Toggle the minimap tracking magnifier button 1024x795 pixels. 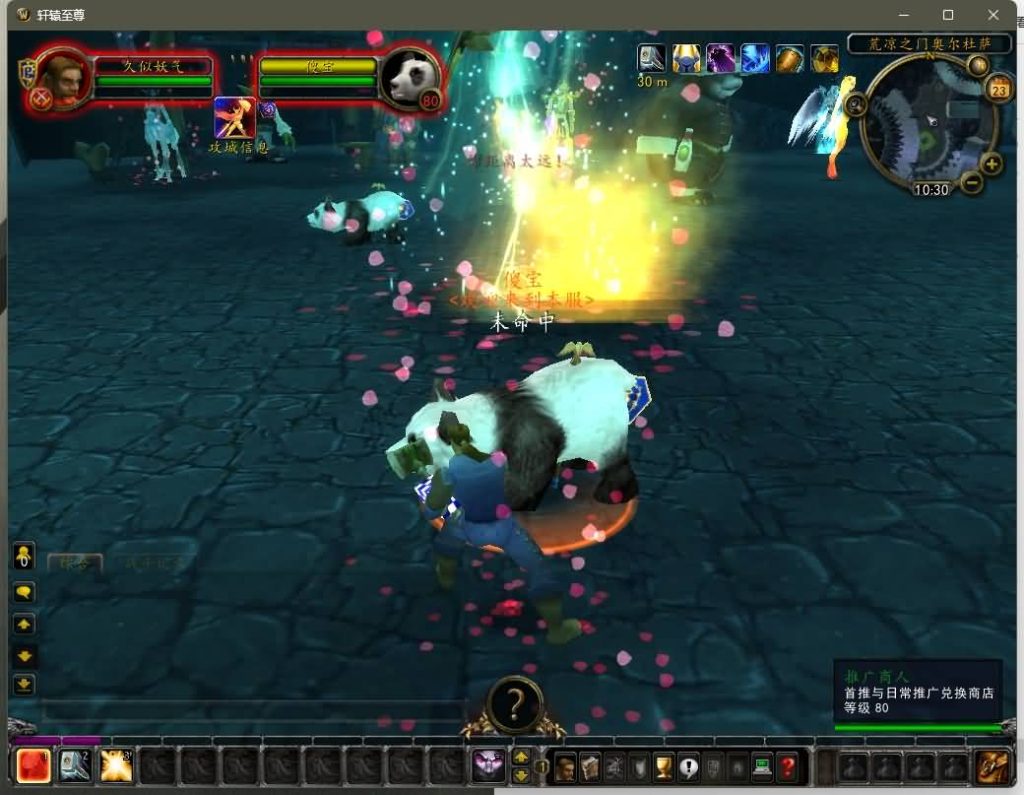855,103
